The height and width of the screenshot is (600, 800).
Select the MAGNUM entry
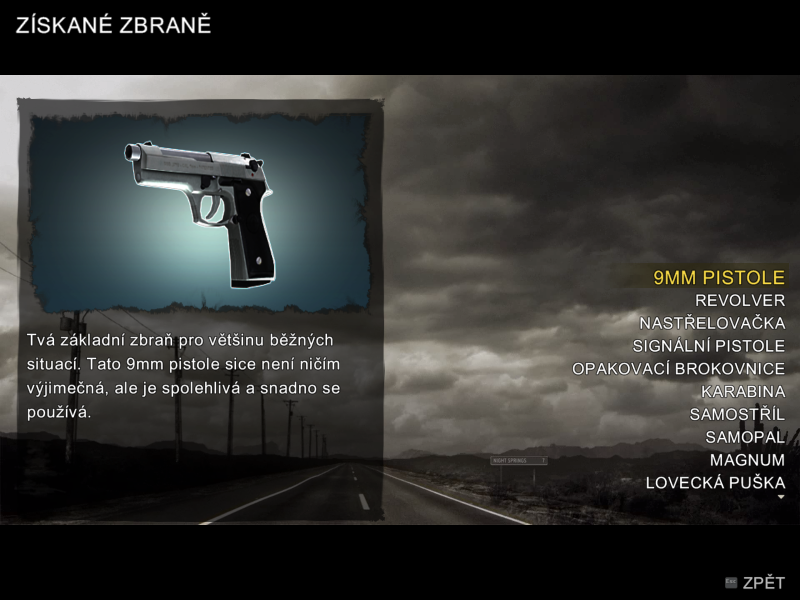pos(747,460)
